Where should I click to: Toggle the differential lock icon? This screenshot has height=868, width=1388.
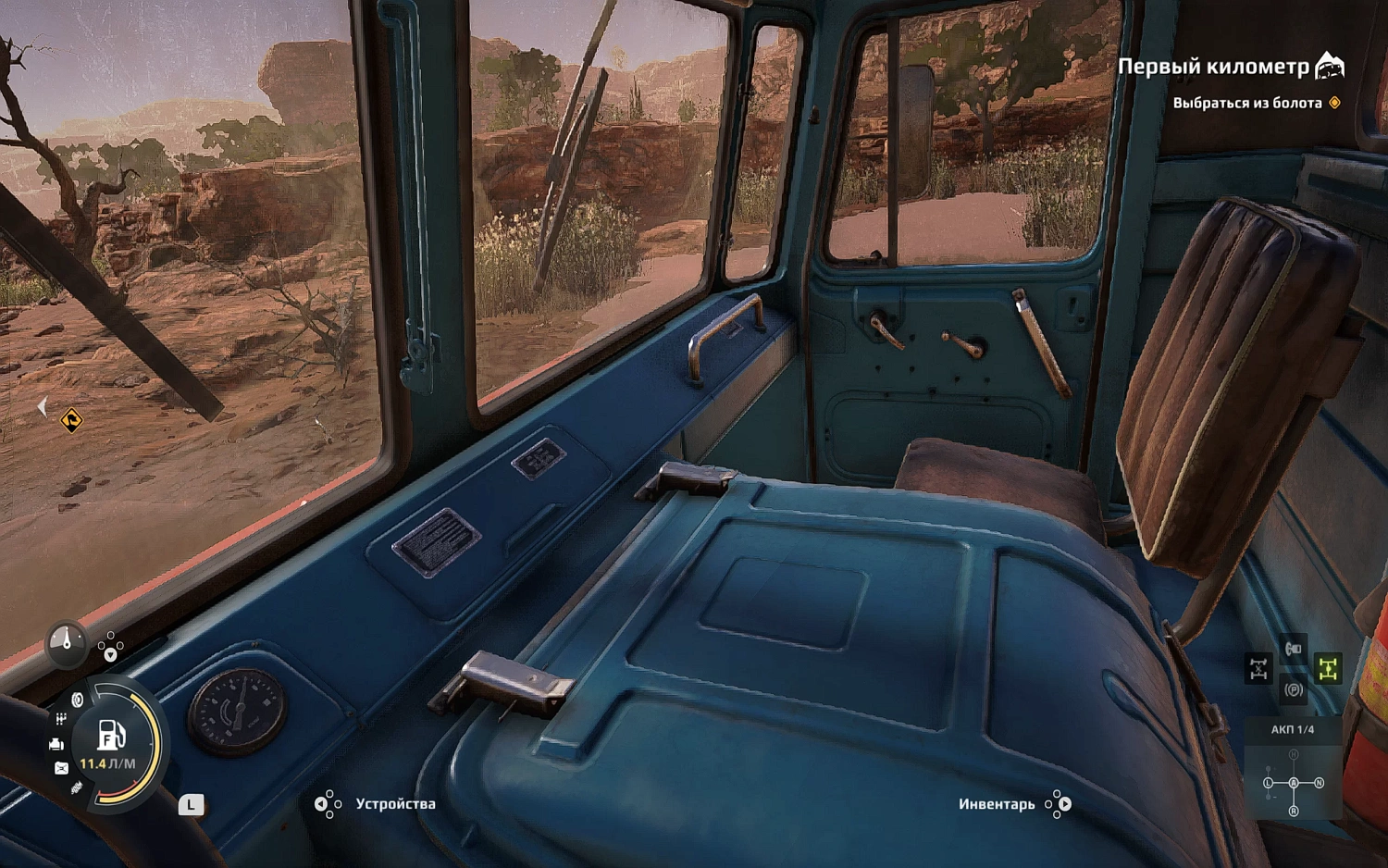coord(1258,668)
